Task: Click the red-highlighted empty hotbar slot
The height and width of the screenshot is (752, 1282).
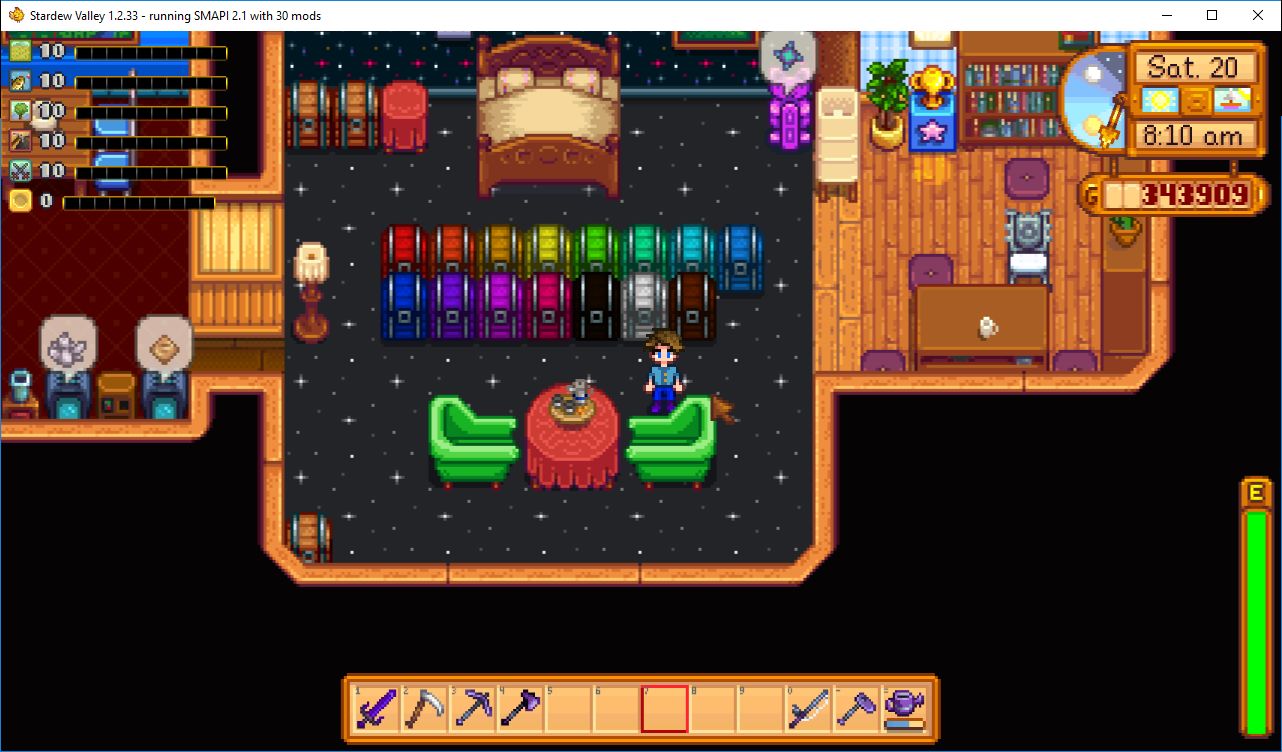Action: click(664, 709)
